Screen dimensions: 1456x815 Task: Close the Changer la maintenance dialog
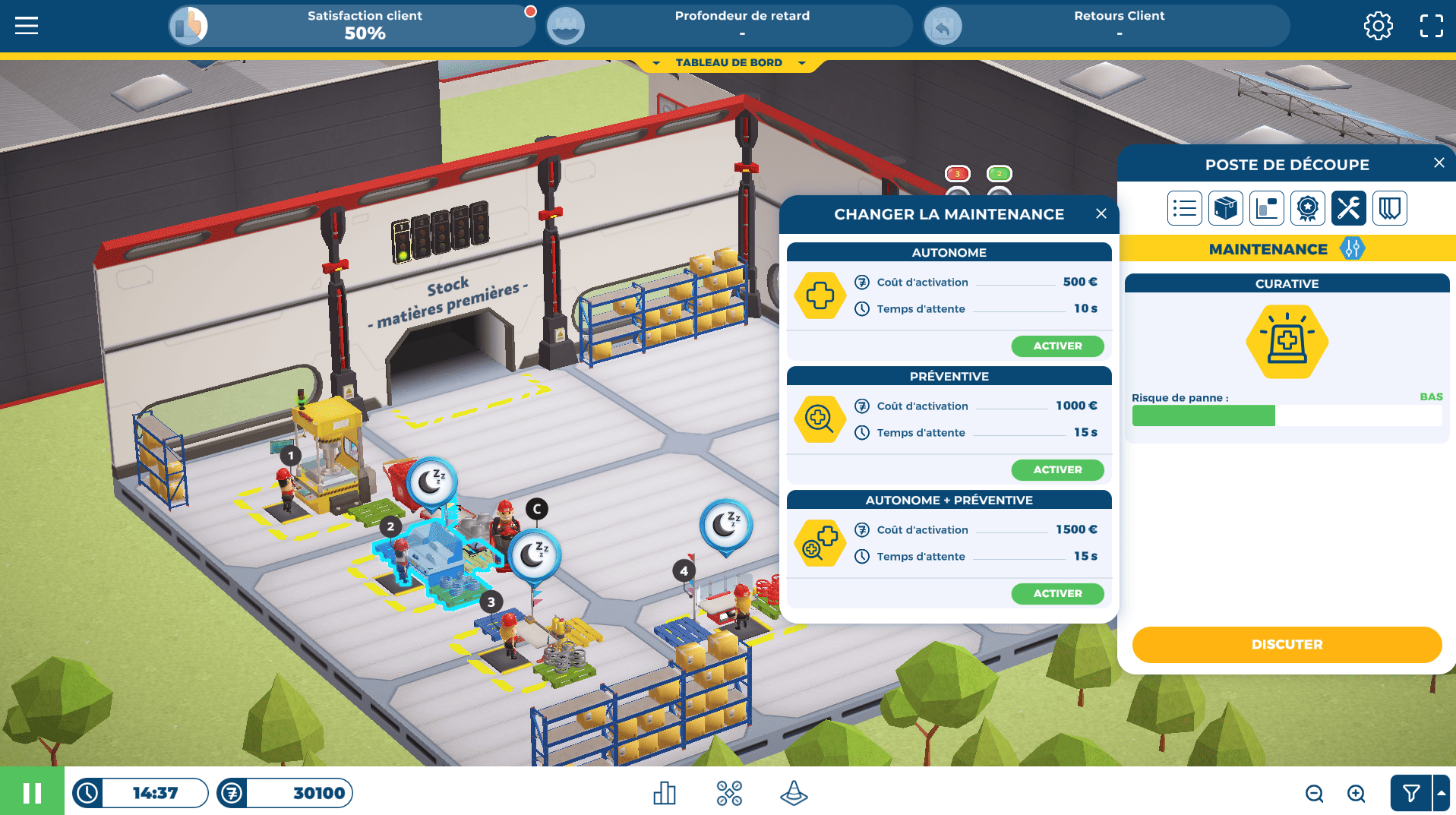click(1101, 214)
